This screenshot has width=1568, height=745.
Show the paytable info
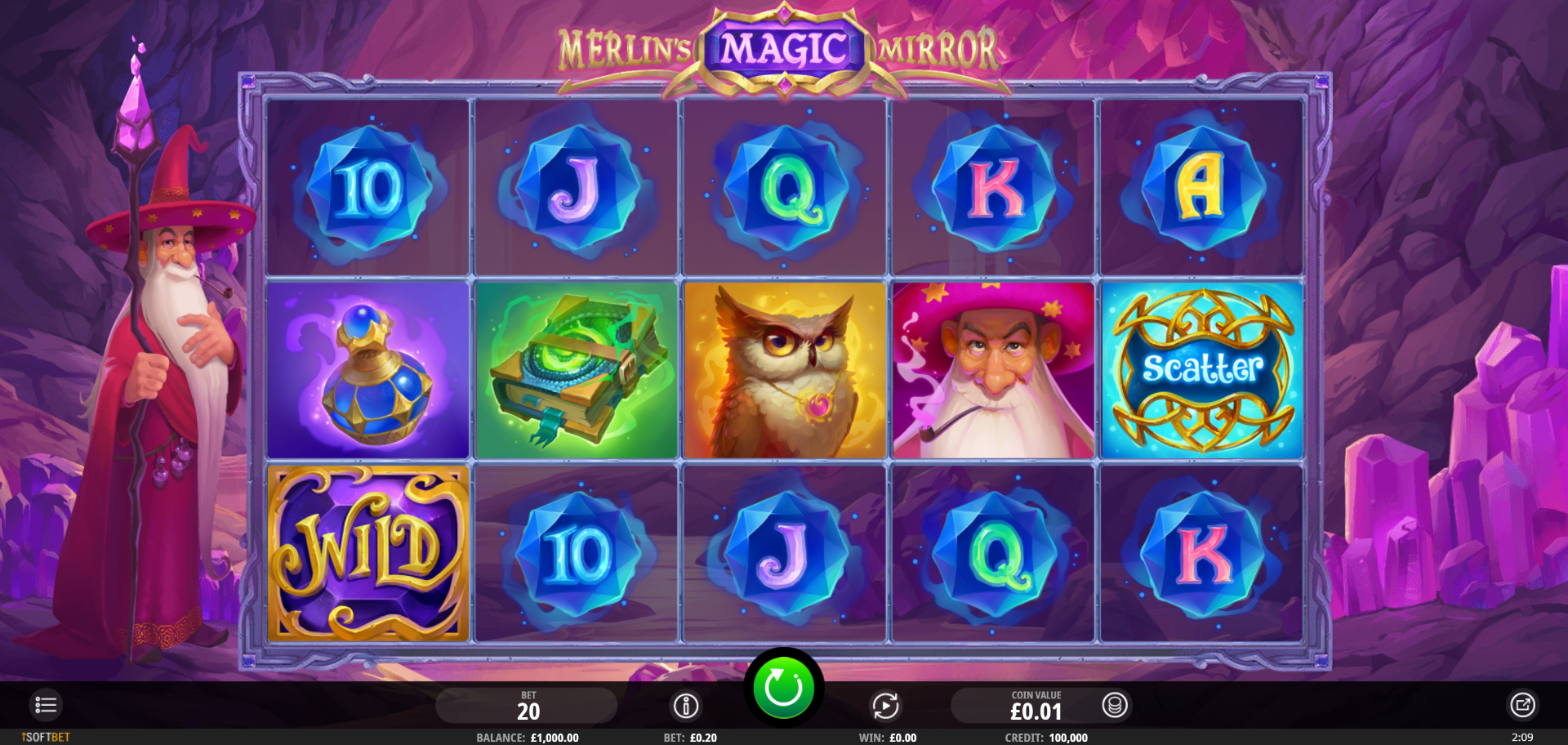686,706
